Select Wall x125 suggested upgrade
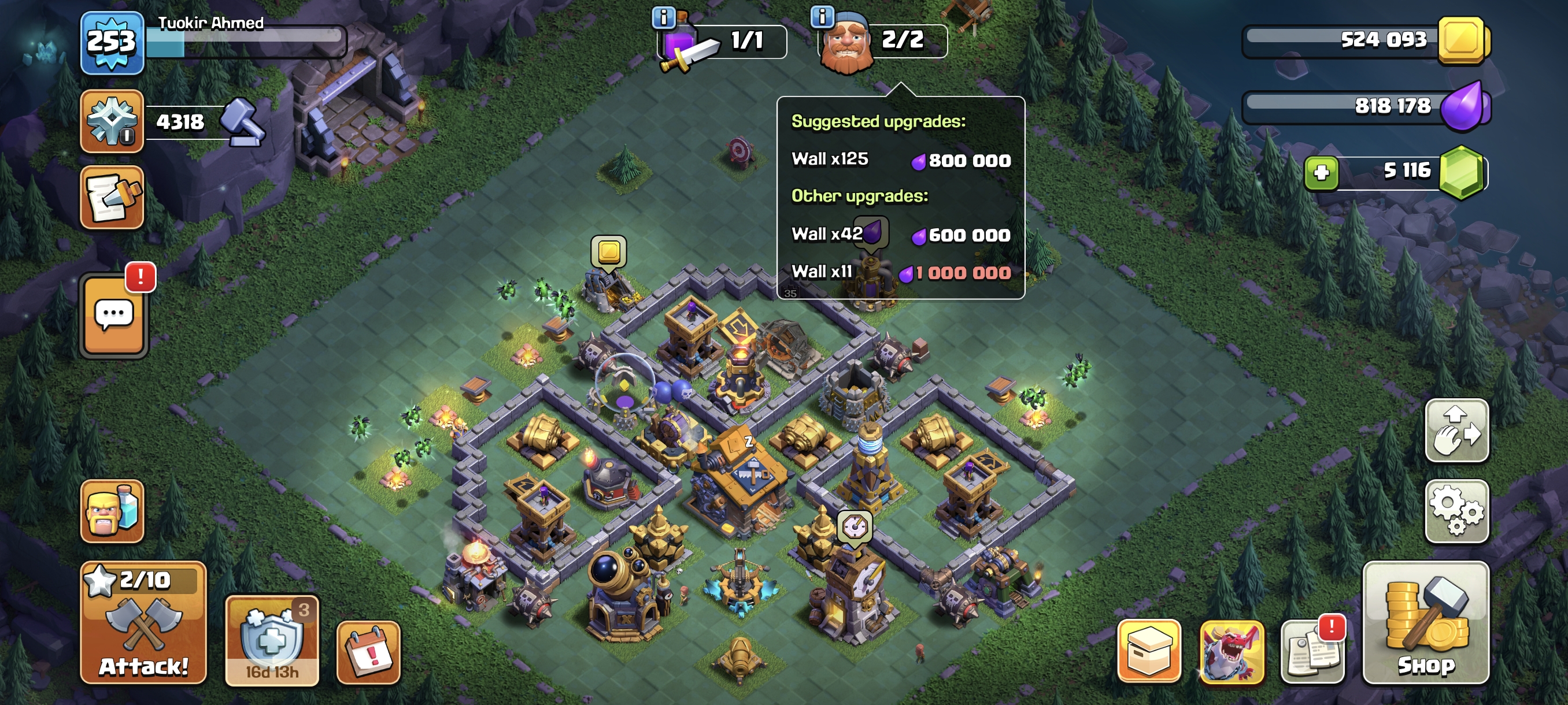1568x705 pixels. (900, 159)
